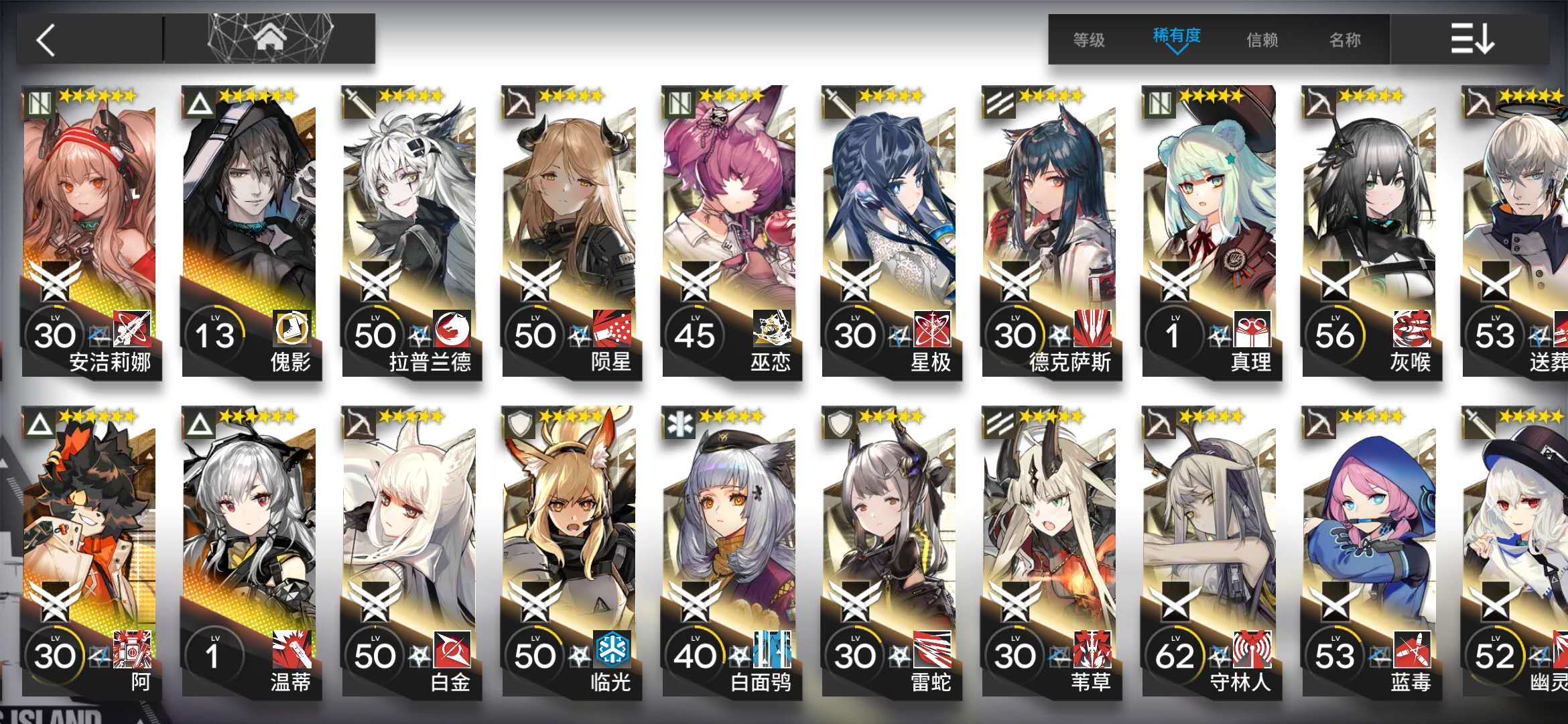This screenshot has width=1568, height=724.
Task: Select operator card 安洁莉娜
Action: click(x=90, y=231)
